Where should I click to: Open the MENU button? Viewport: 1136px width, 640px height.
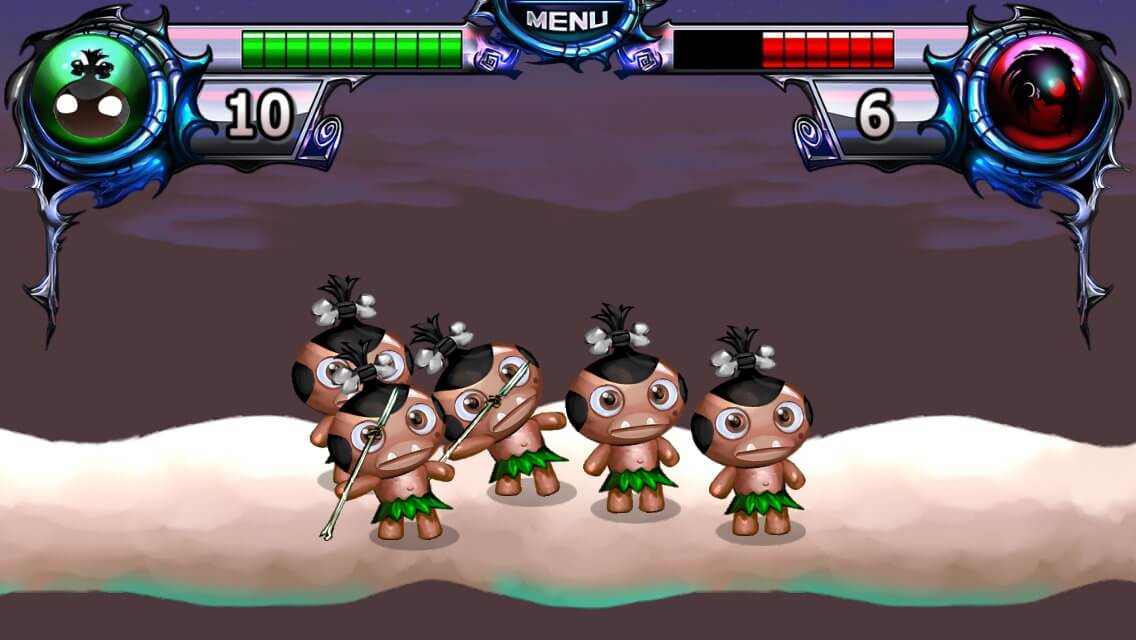click(x=566, y=20)
